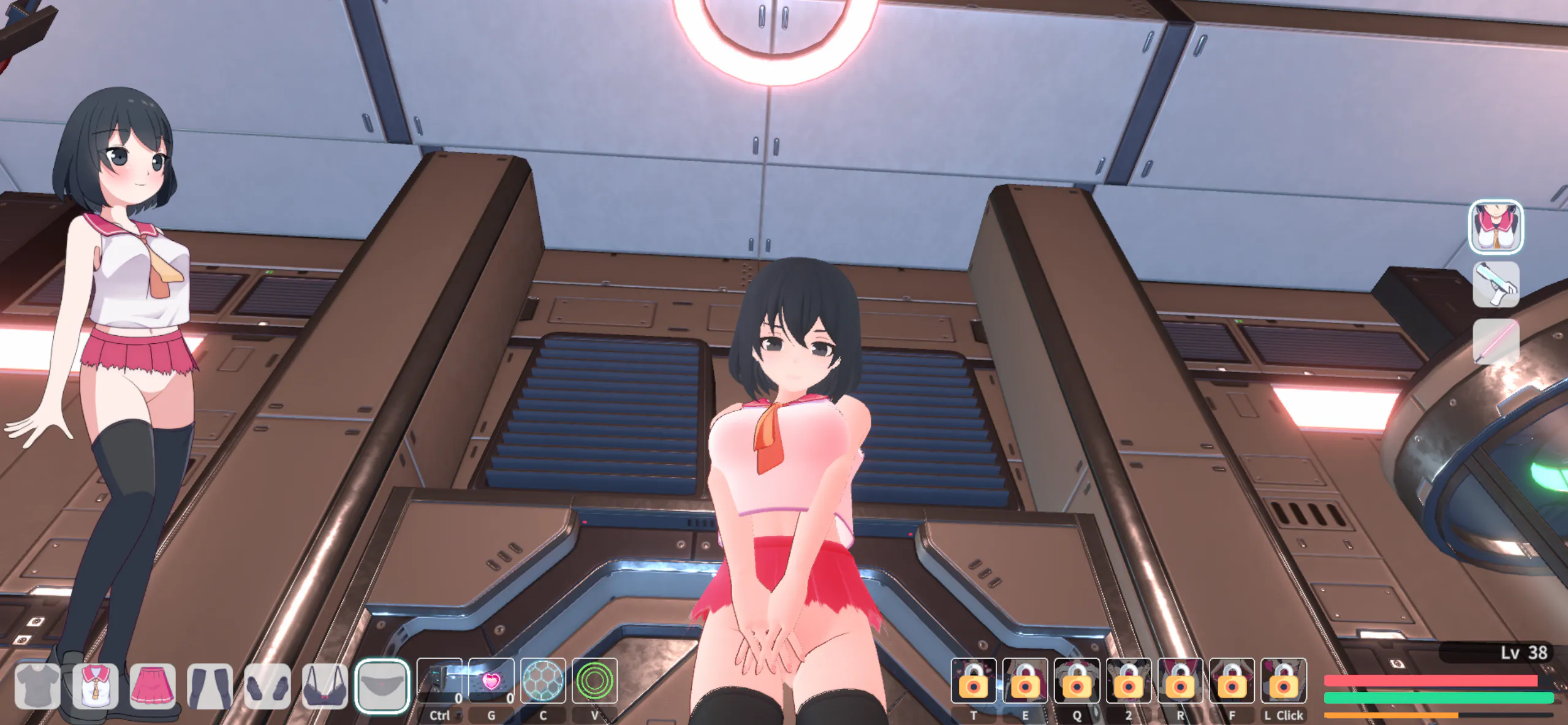Equip the pink laser sword
Screen dimensions: 1568x725
click(1496, 341)
